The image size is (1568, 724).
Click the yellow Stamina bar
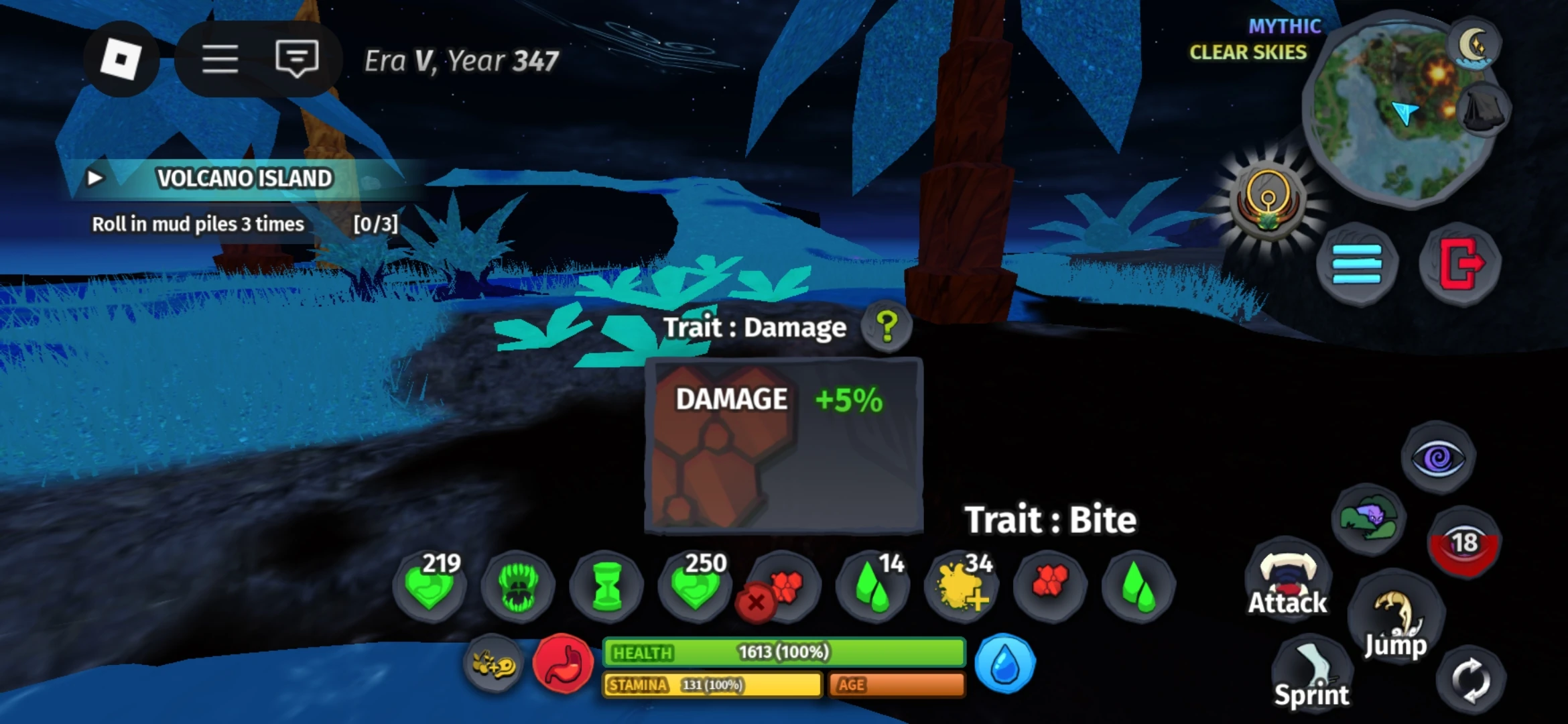tap(710, 686)
